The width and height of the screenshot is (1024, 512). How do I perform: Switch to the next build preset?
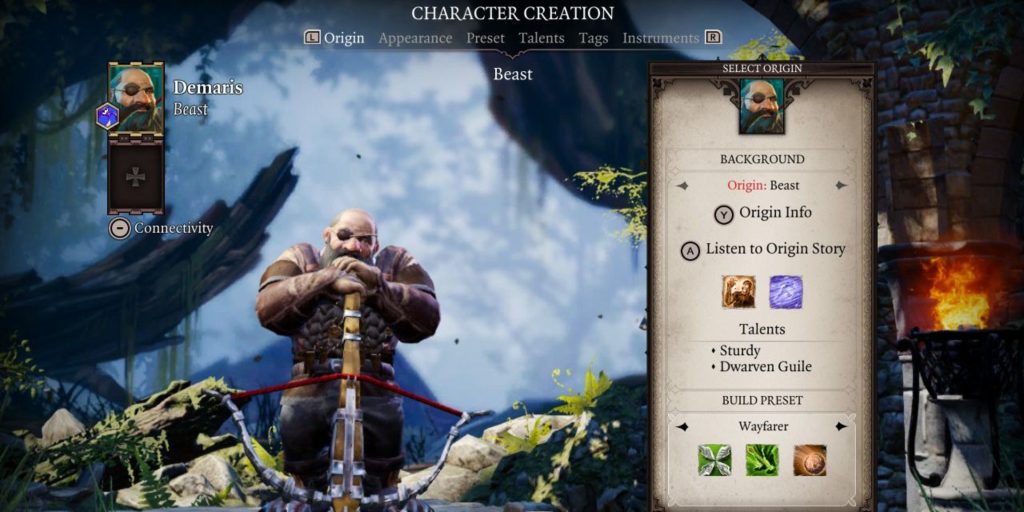pyautogui.click(x=841, y=427)
